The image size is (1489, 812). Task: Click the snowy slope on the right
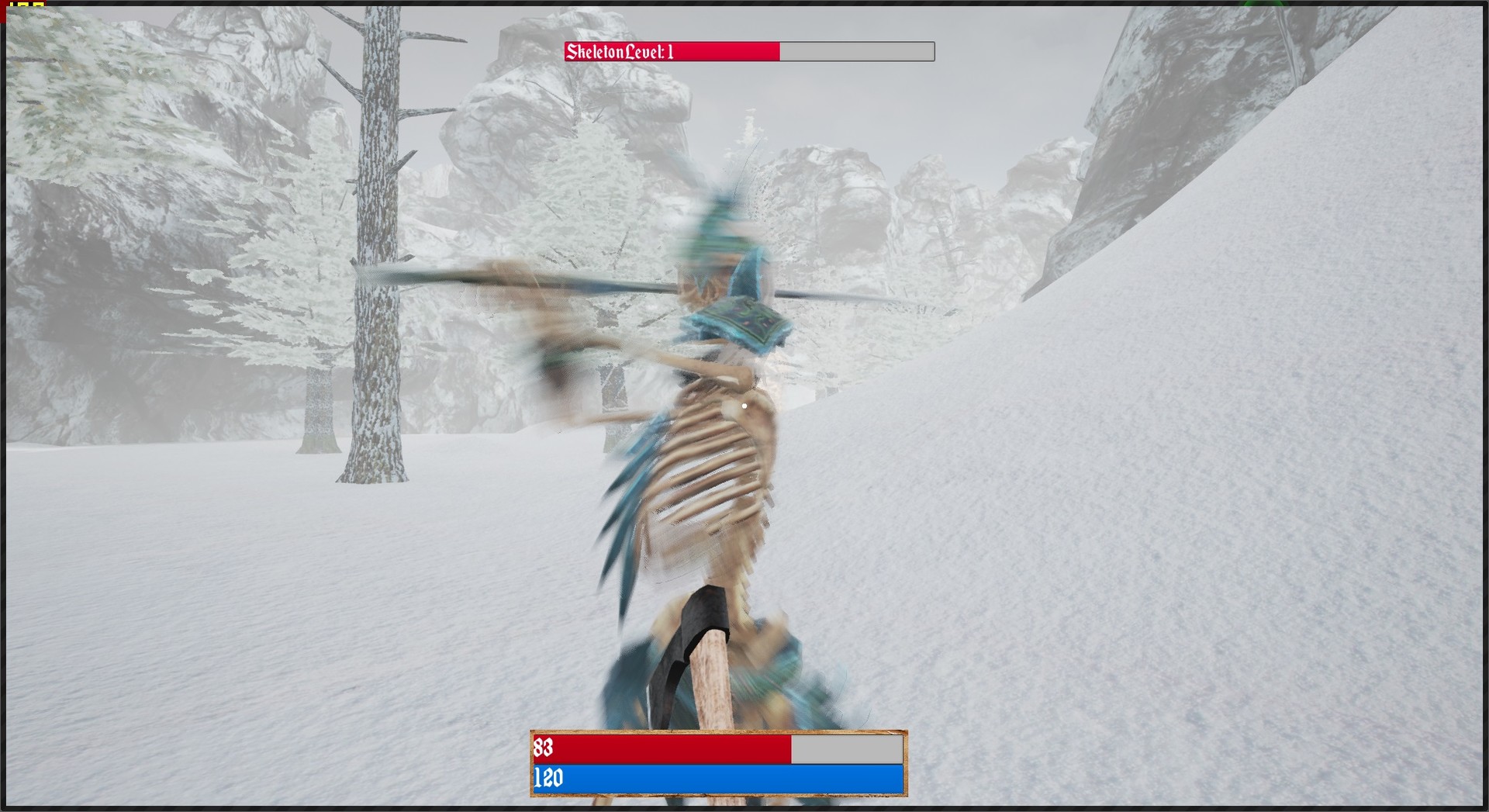1241,465
